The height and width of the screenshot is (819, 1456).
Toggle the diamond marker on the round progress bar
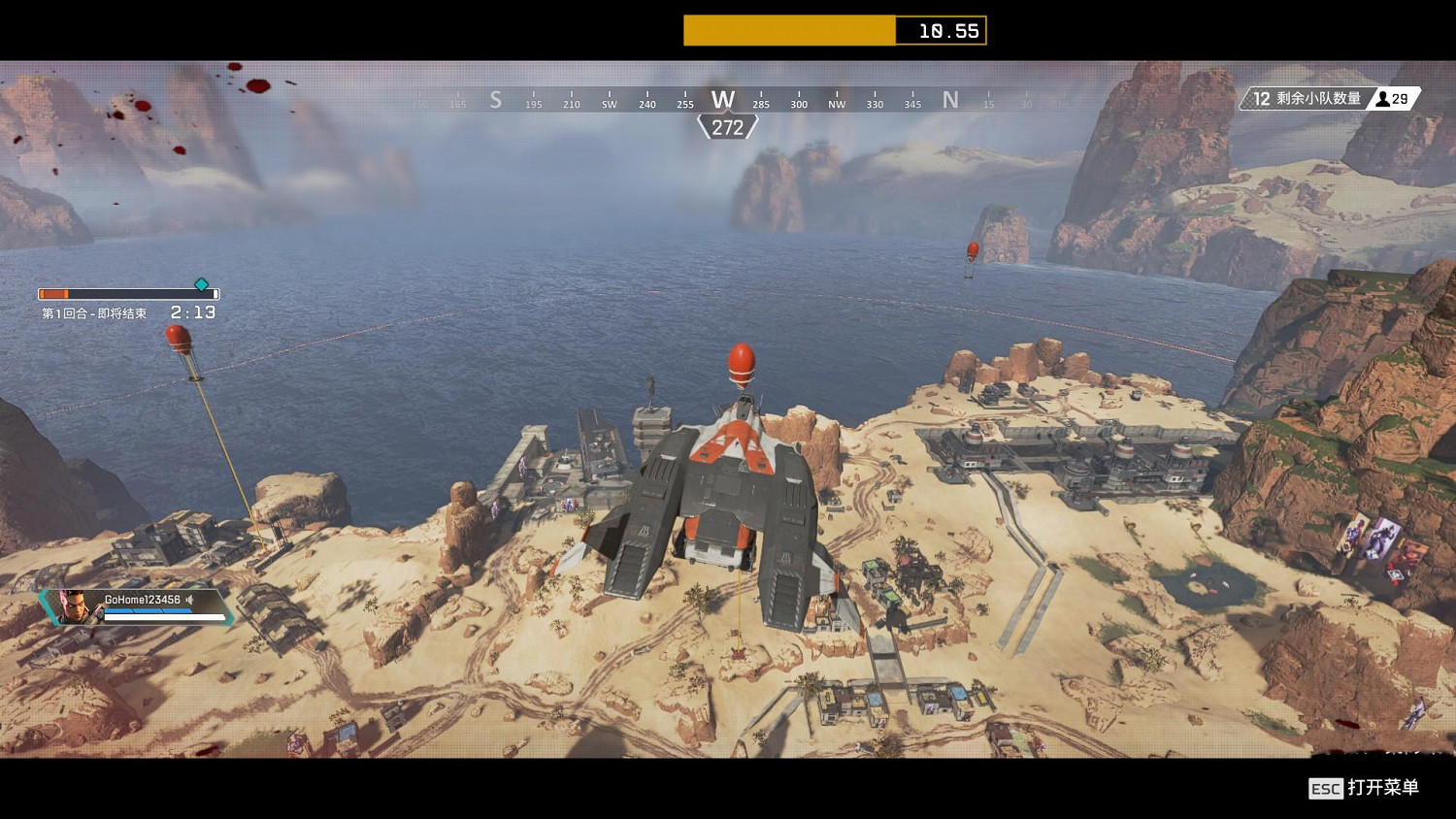[x=201, y=284]
